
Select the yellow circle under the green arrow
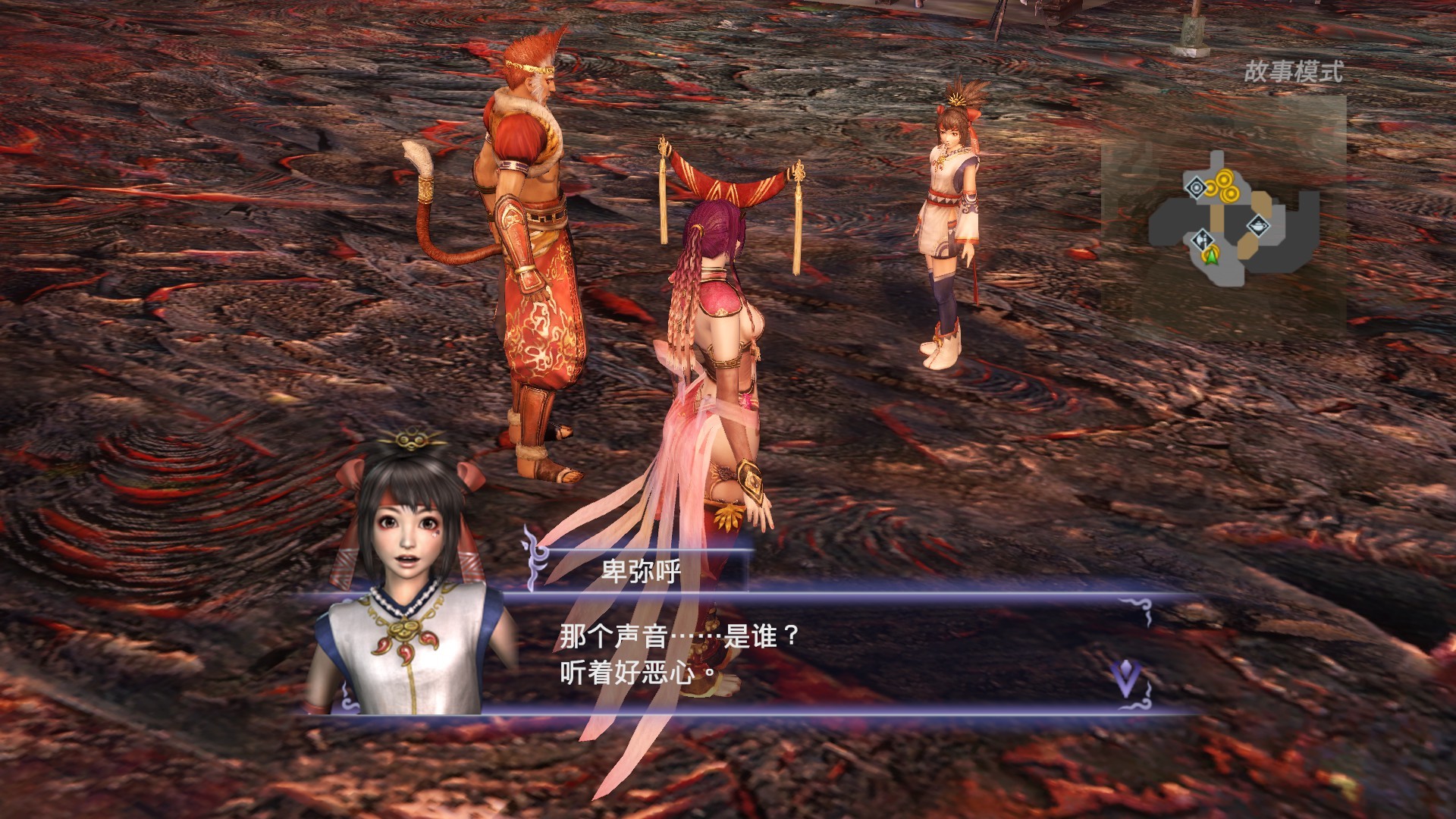pos(1210,256)
